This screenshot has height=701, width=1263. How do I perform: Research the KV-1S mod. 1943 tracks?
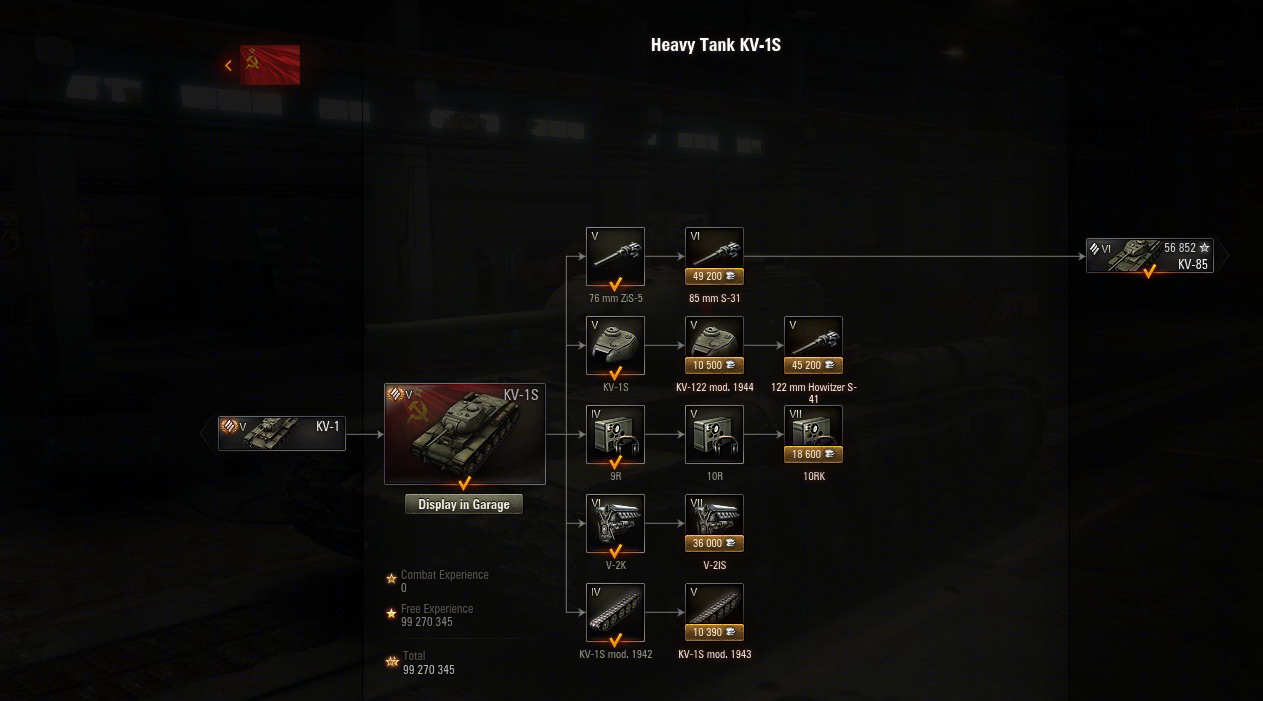tap(714, 612)
